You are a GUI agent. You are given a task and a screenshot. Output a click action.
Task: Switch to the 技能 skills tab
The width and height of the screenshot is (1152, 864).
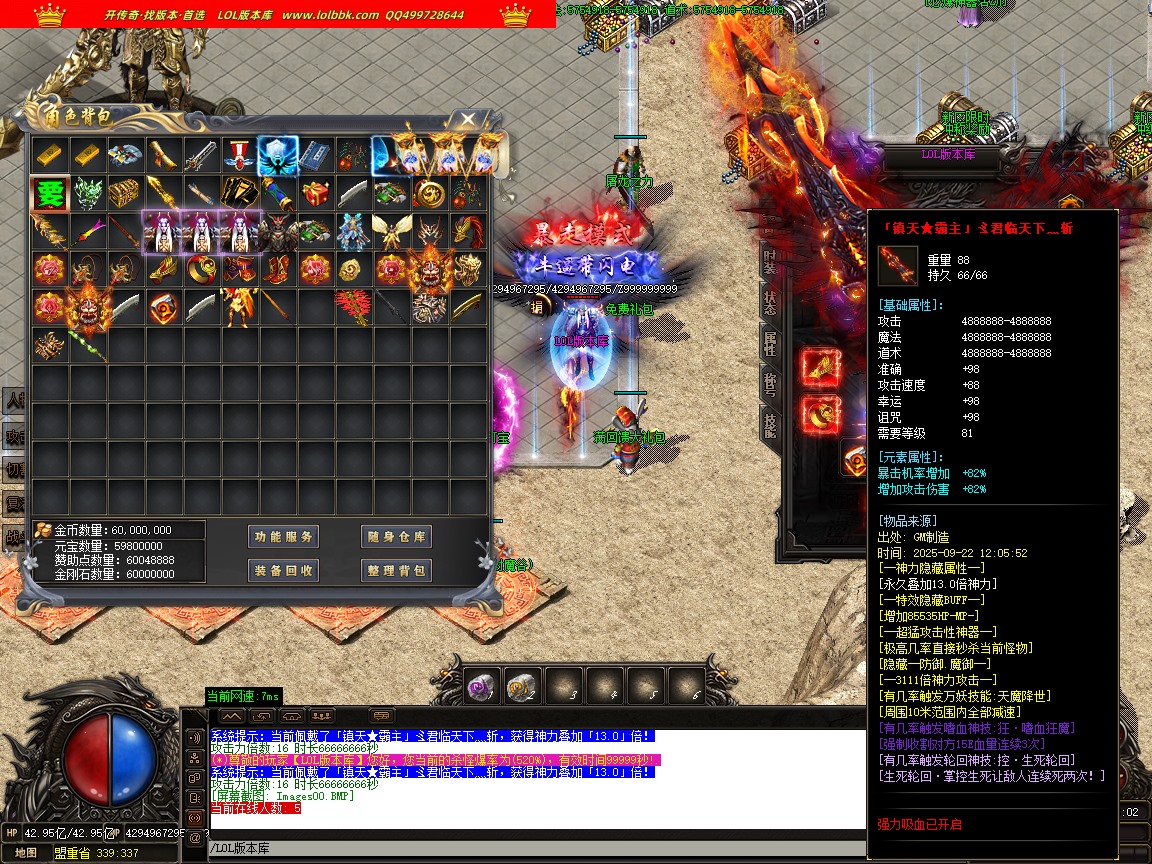[x=769, y=424]
